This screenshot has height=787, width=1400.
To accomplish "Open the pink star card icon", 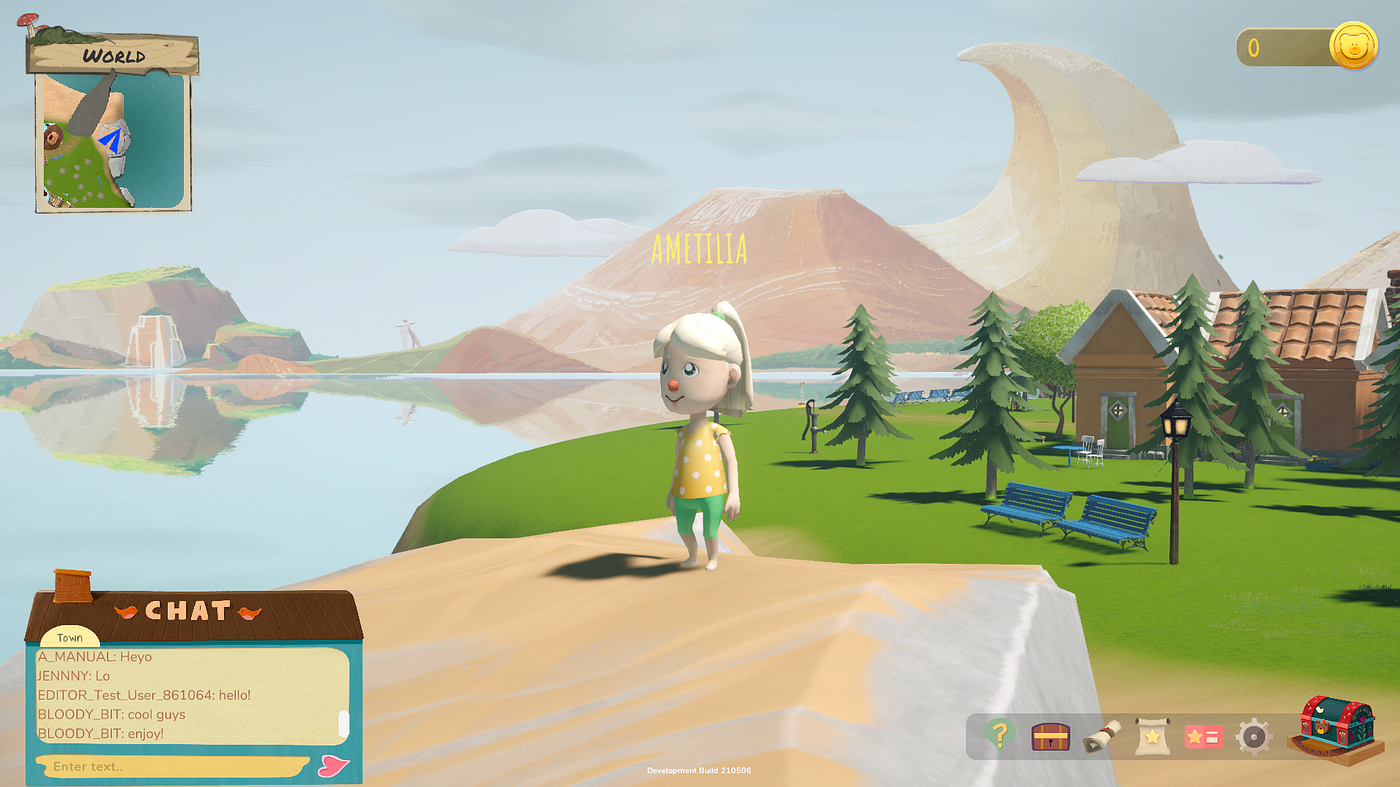I will point(1203,737).
